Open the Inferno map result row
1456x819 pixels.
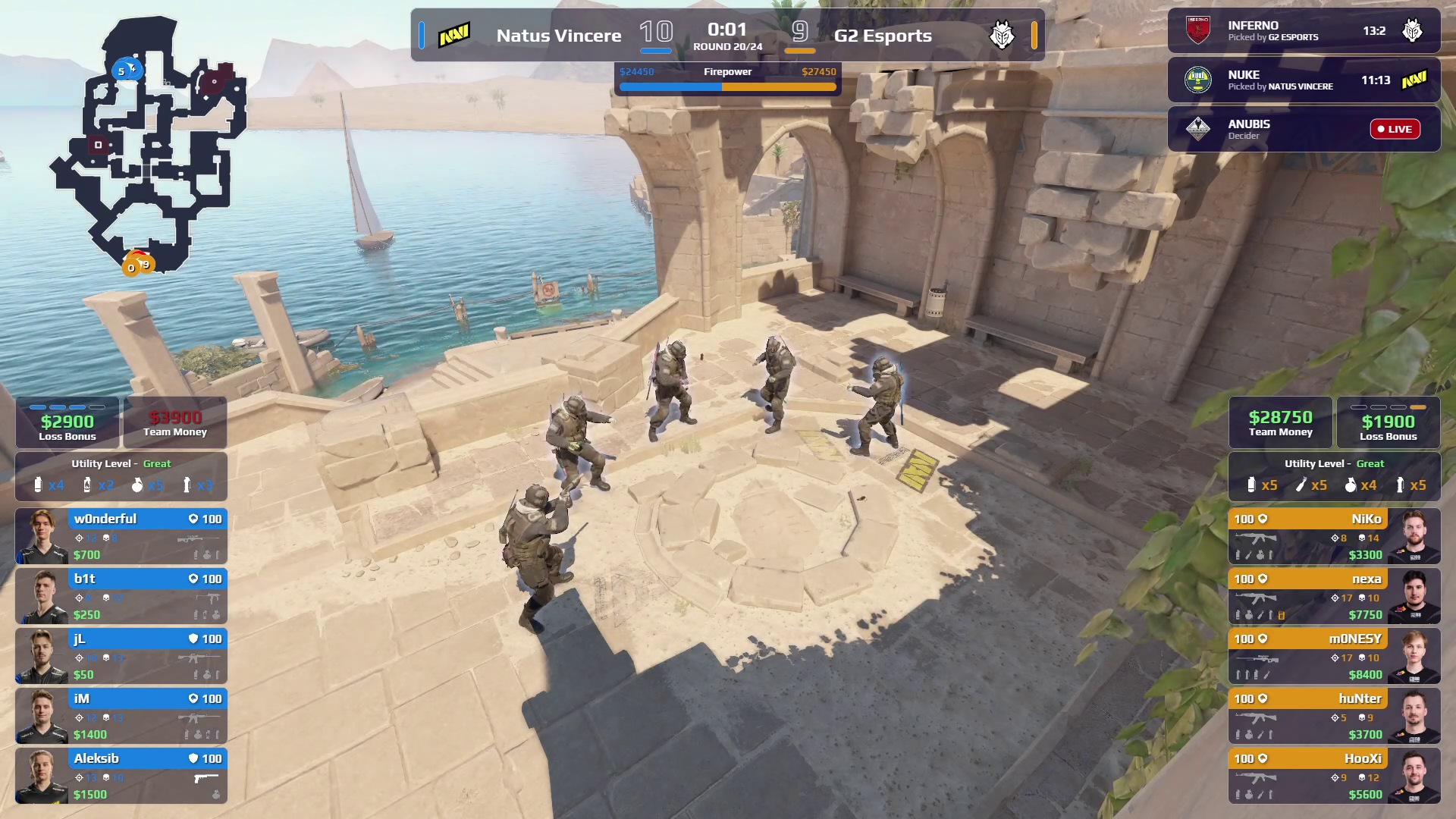click(1303, 31)
